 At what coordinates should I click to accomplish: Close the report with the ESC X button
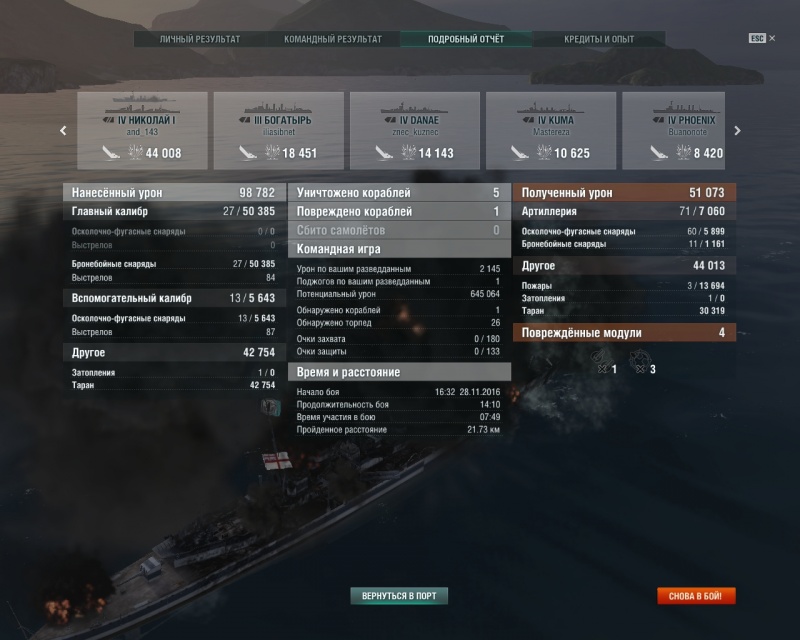pyautogui.click(x=763, y=39)
